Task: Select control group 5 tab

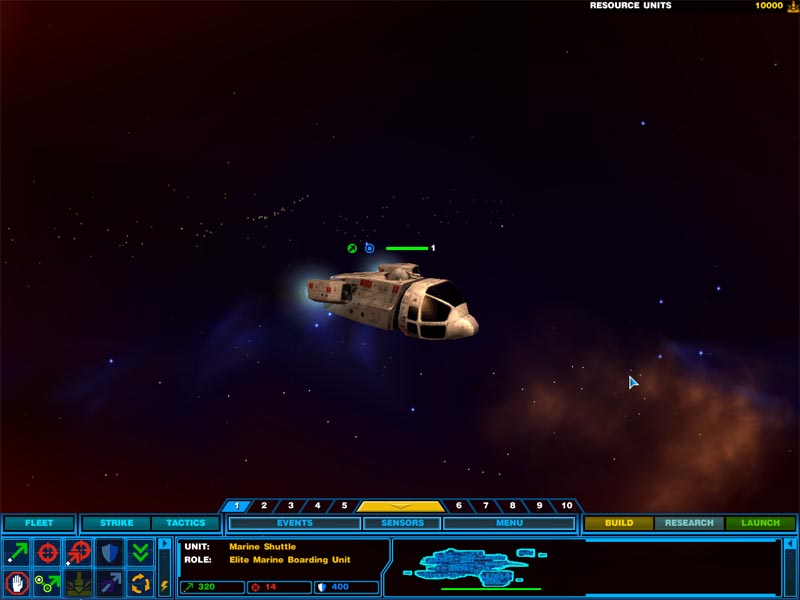Action: point(343,506)
